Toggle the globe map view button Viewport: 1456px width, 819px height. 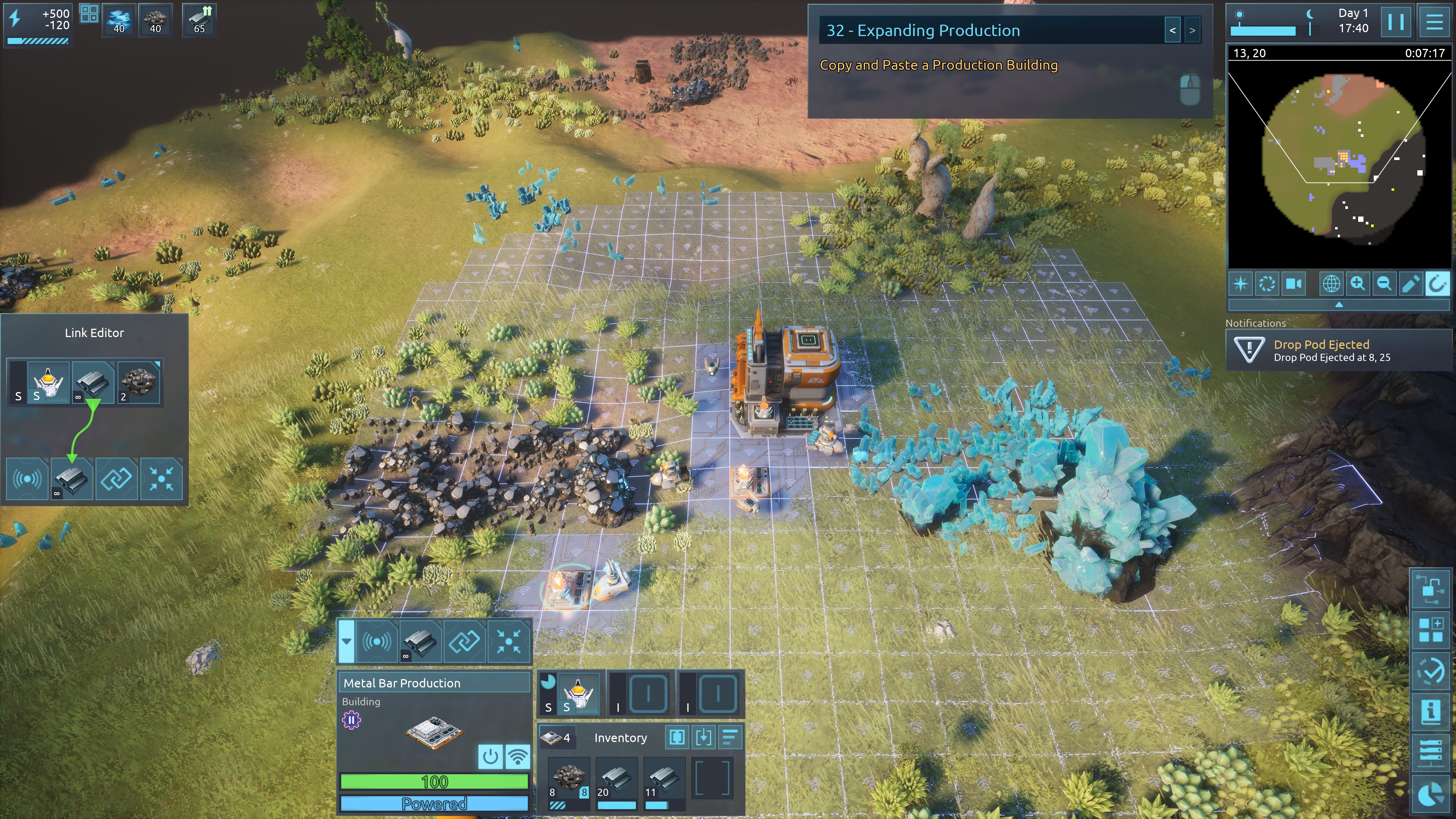[1330, 283]
